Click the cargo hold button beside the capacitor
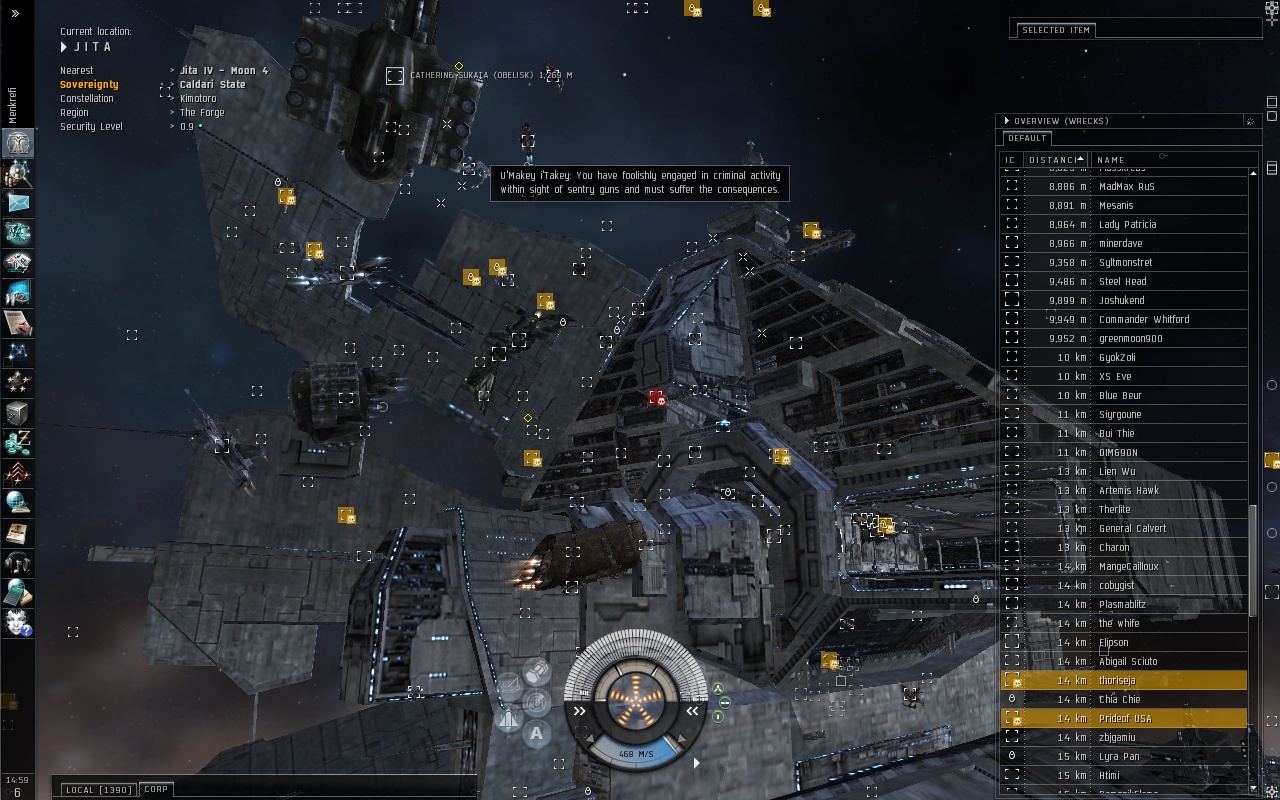The height and width of the screenshot is (800, 1280). (536, 672)
